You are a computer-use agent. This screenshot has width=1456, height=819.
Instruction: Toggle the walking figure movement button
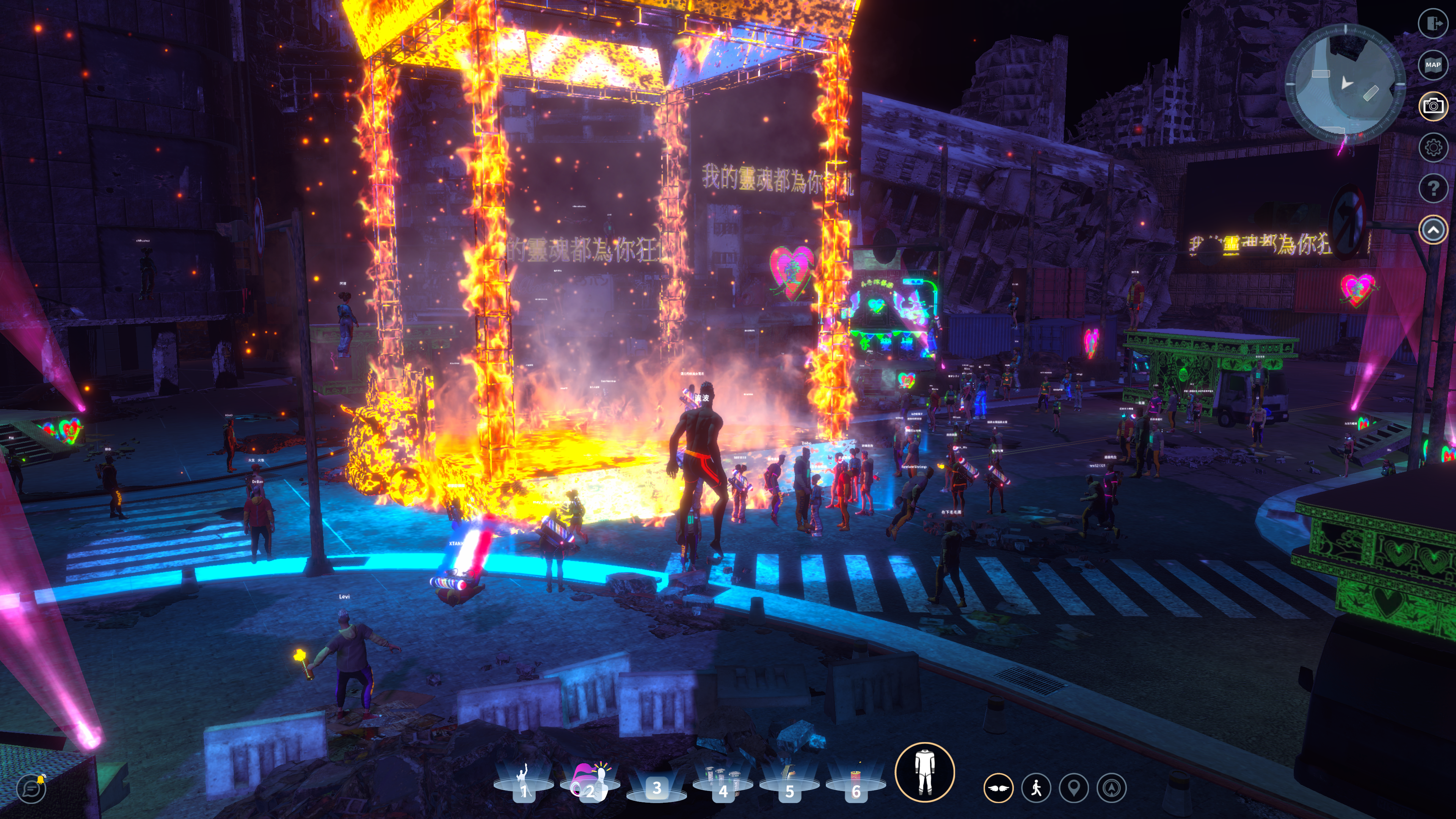coord(1036,788)
